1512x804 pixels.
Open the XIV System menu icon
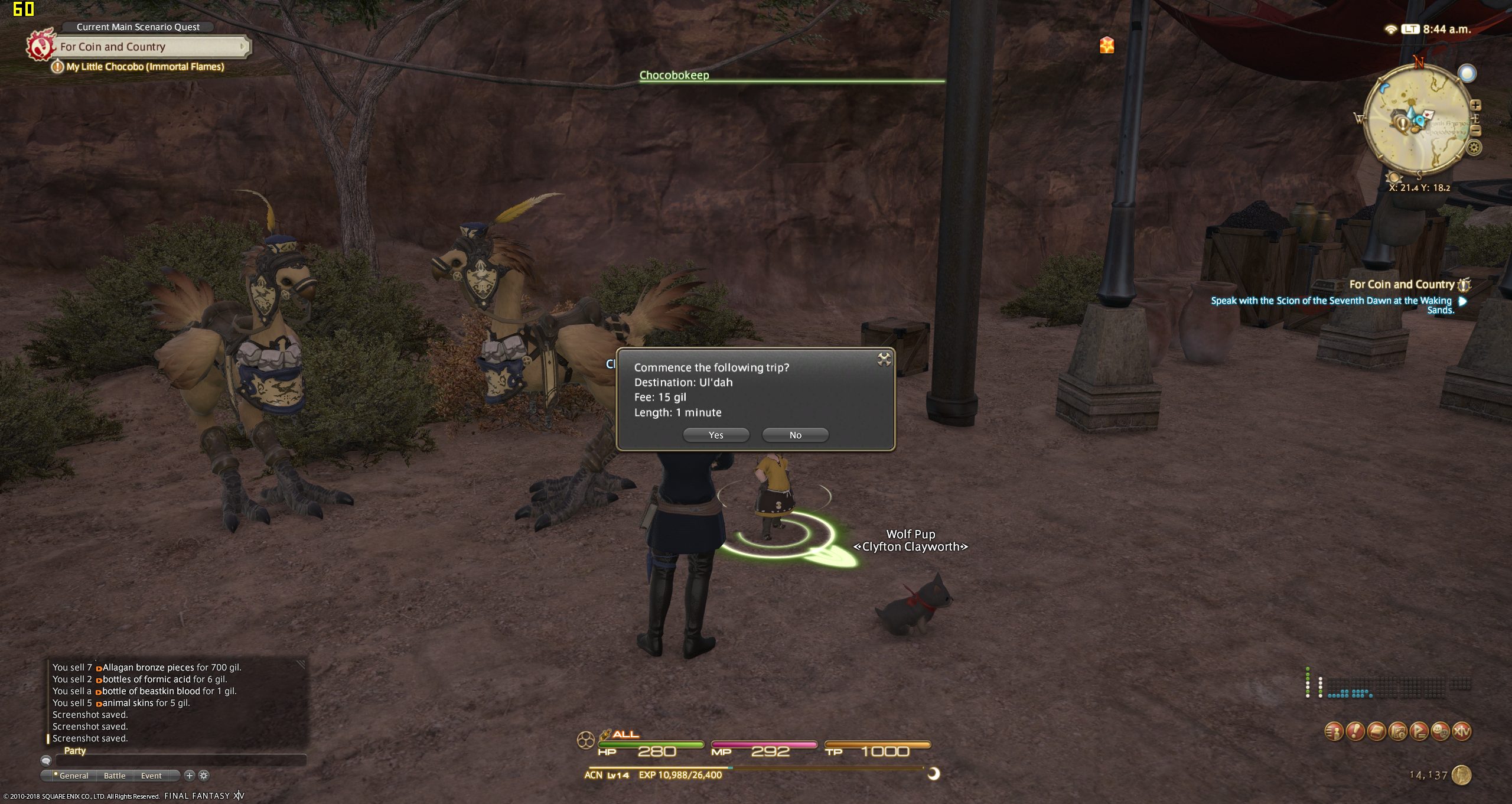(1462, 732)
